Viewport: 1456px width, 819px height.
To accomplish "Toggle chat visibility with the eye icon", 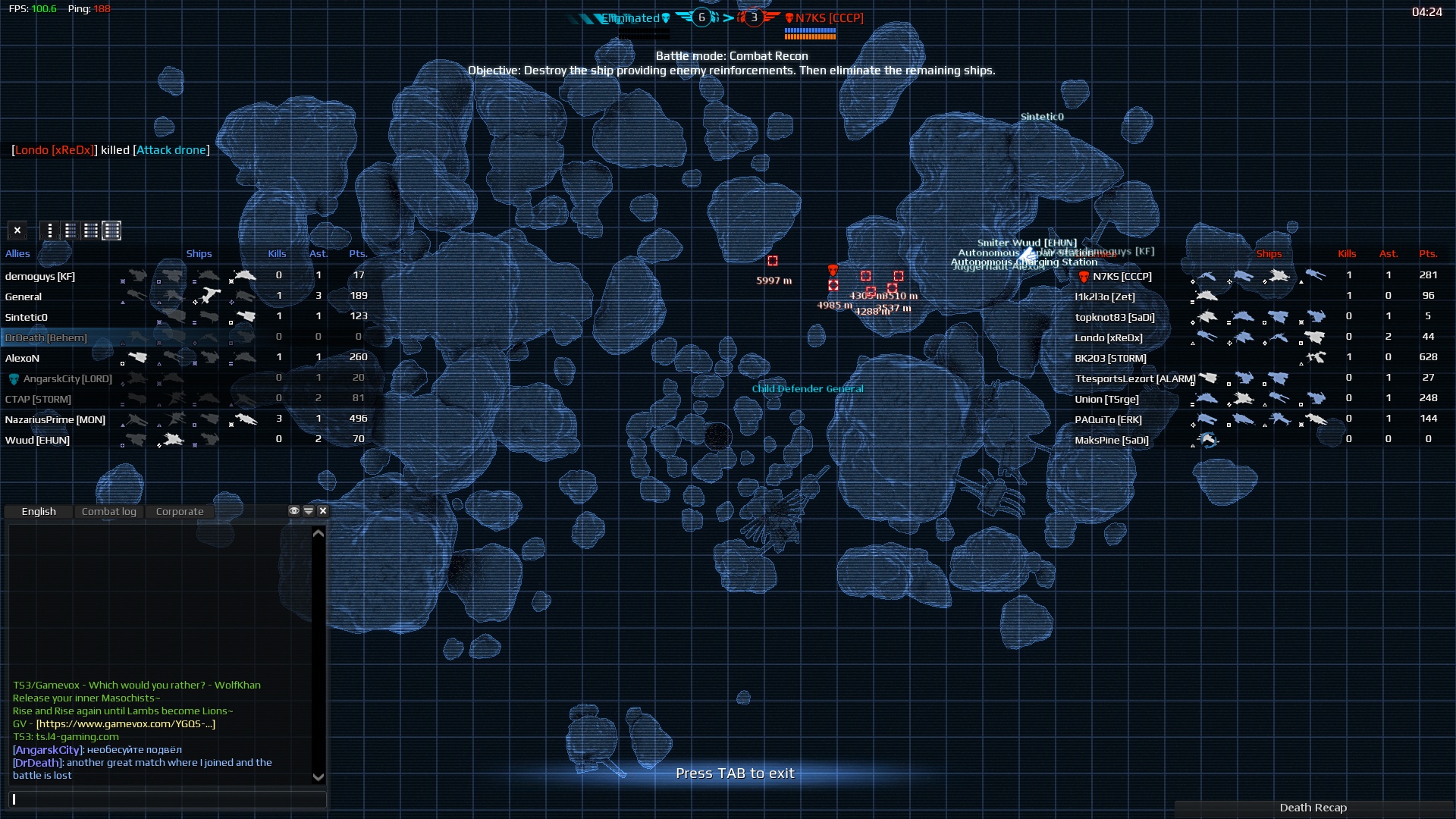I will click(294, 510).
